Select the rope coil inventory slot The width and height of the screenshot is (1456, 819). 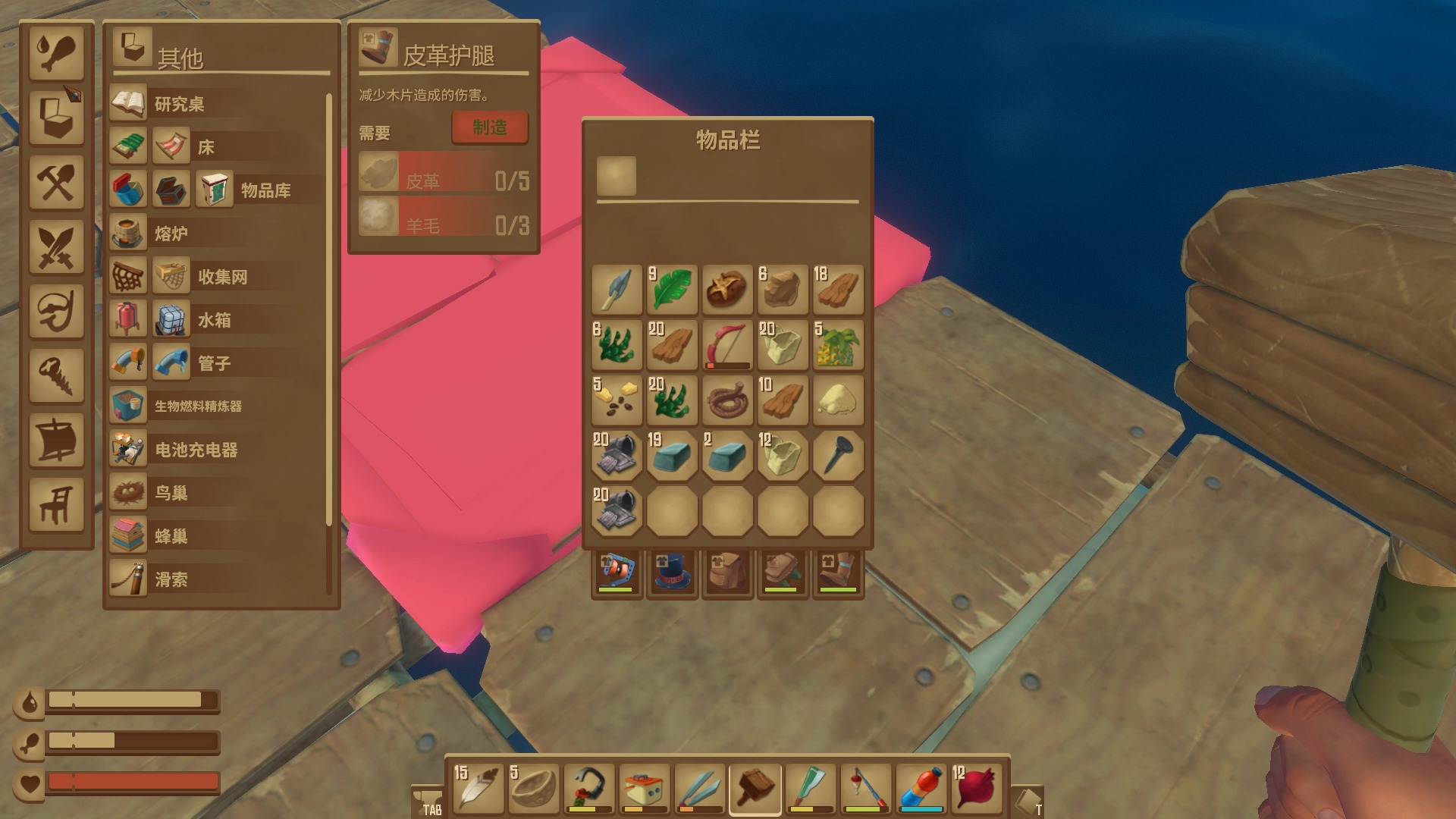click(727, 400)
